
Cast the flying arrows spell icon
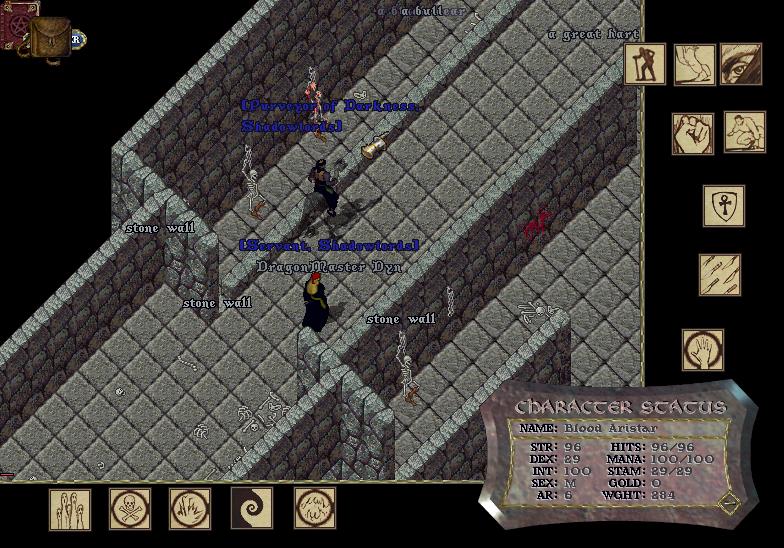coord(719,275)
